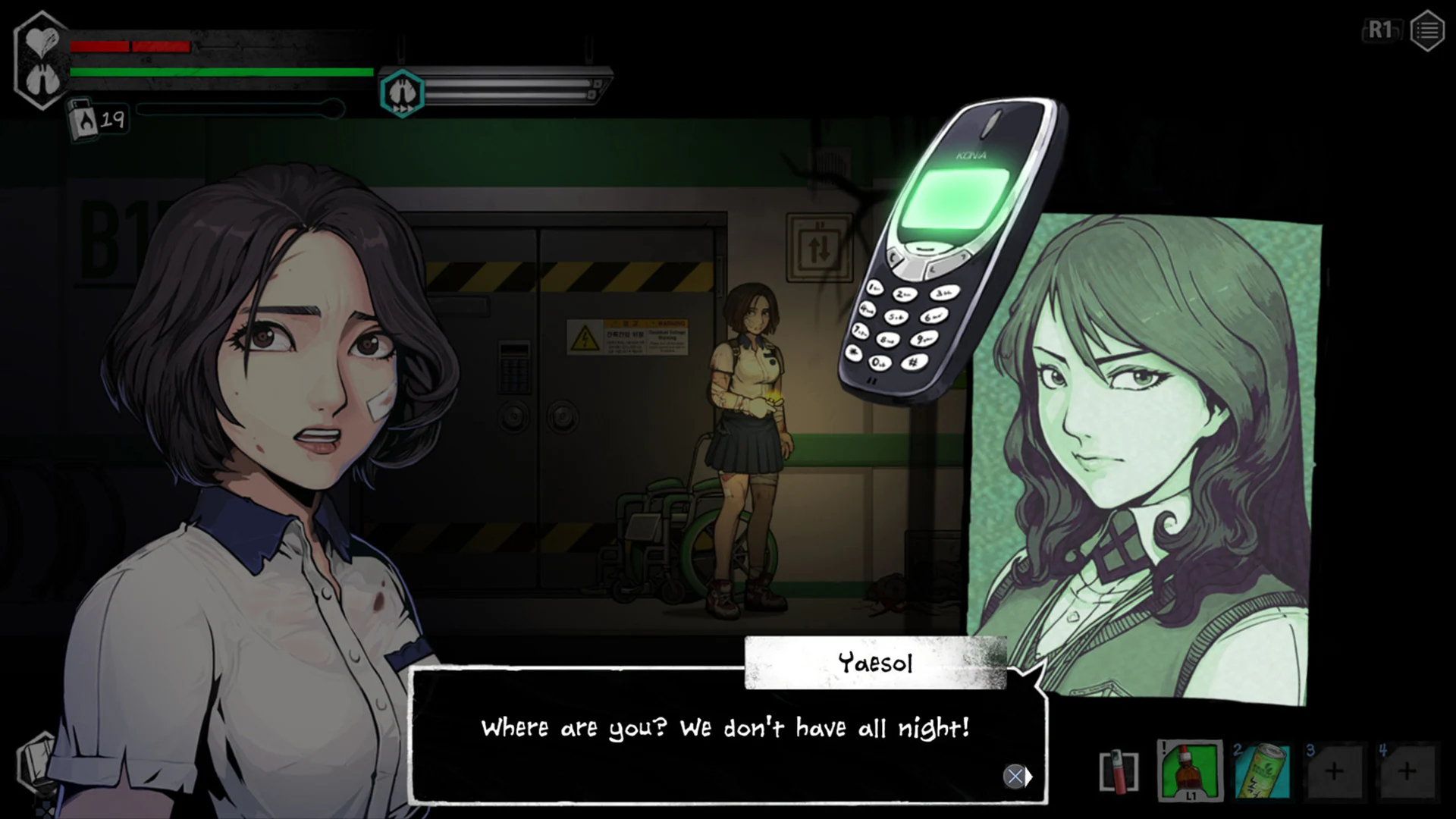Click the matchbox counter showing 19
This screenshot has height=819, width=1456.
click(97, 118)
